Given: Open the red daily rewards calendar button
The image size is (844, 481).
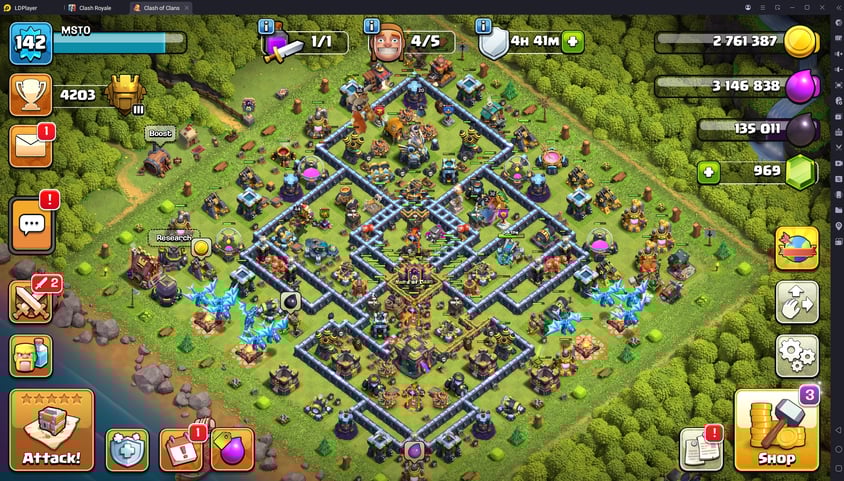Looking at the screenshot, I should [x=181, y=449].
